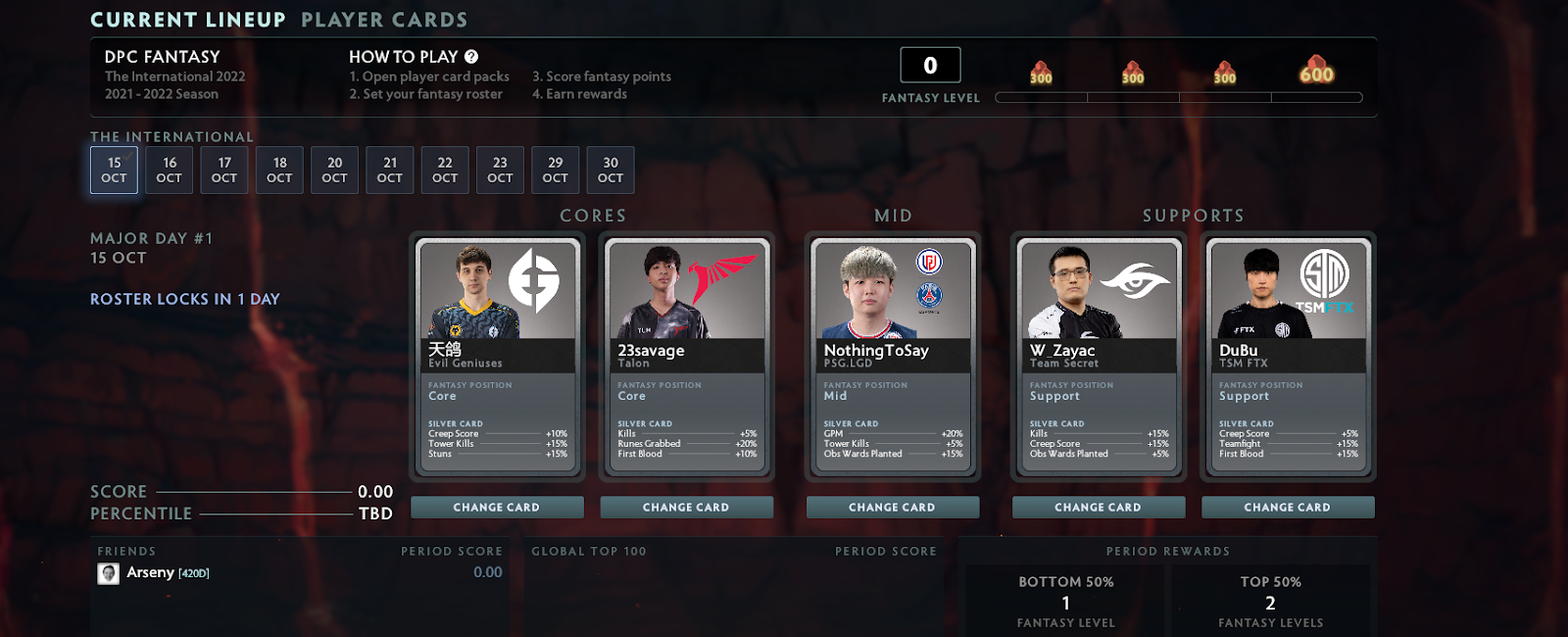
Task: Select the Evil Geniuses core player card
Action: (x=497, y=357)
